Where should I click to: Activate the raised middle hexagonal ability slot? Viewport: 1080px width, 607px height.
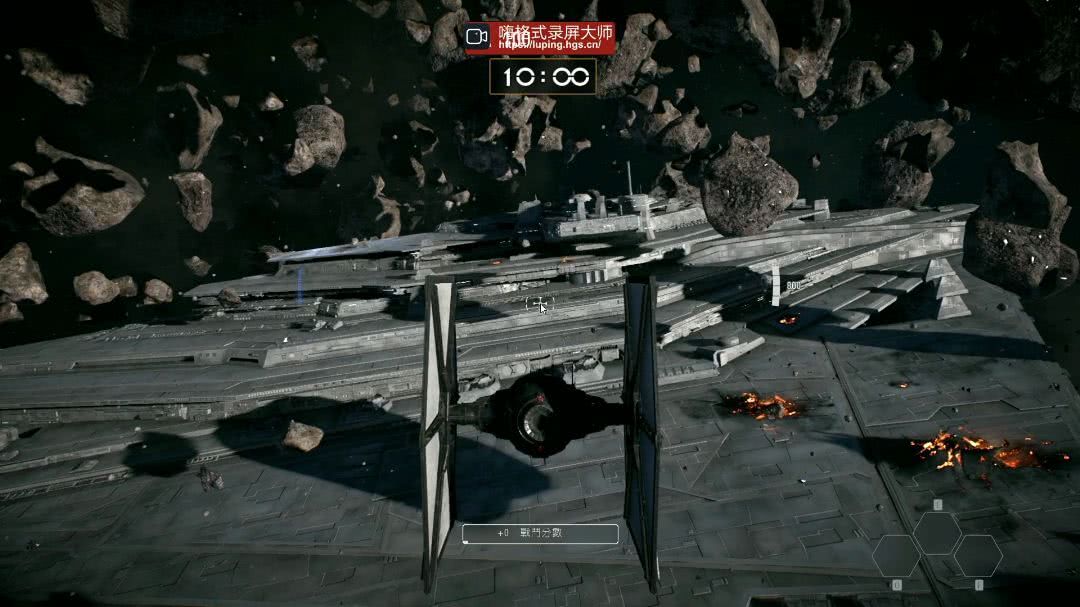937,532
